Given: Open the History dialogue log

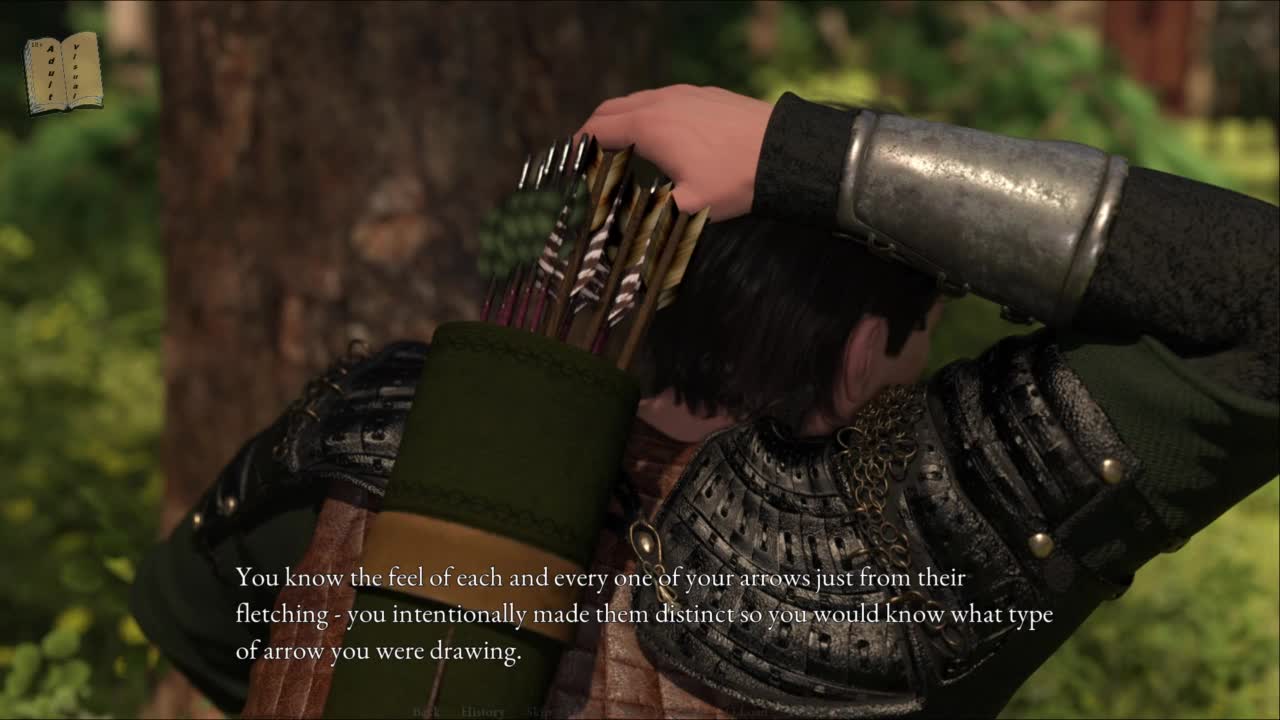Looking at the screenshot, I should (483, 711).
